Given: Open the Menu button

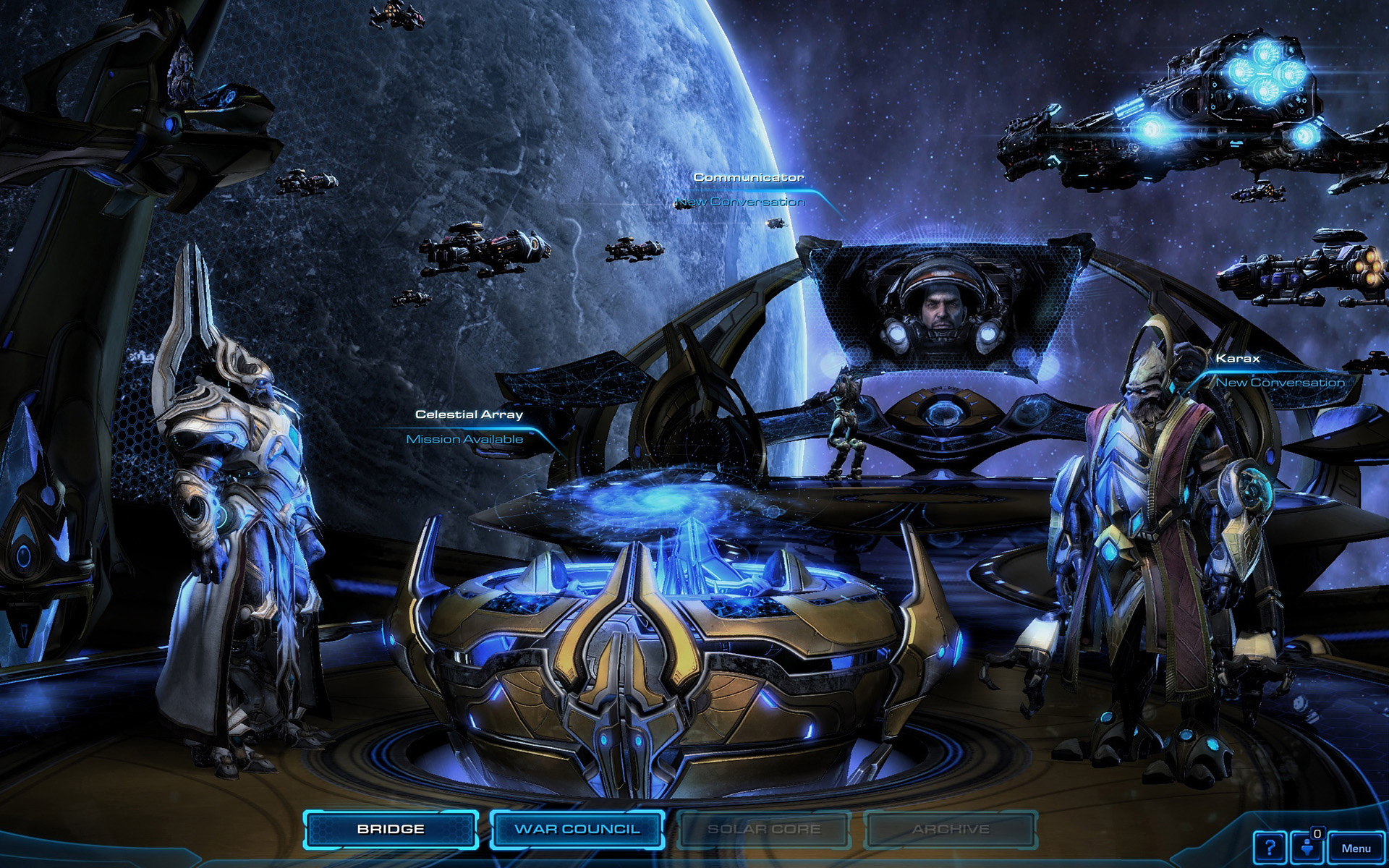Looking at the screenshot, I should tap(1356, 848).
